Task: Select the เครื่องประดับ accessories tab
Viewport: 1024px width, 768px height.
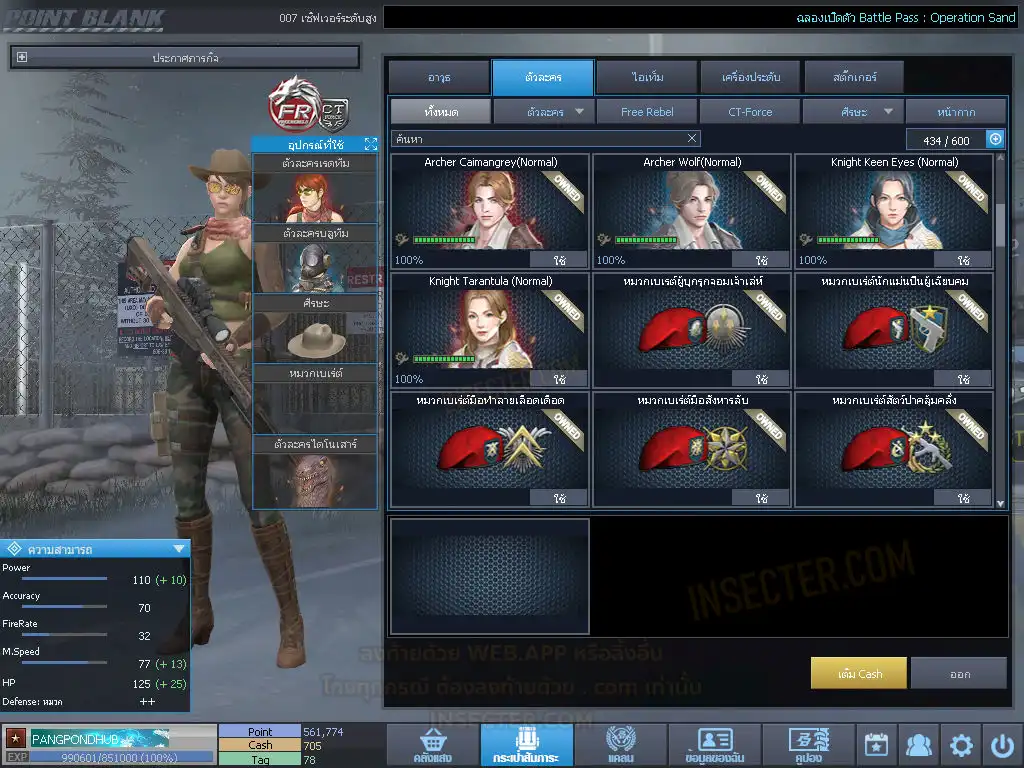Action: 750,77
